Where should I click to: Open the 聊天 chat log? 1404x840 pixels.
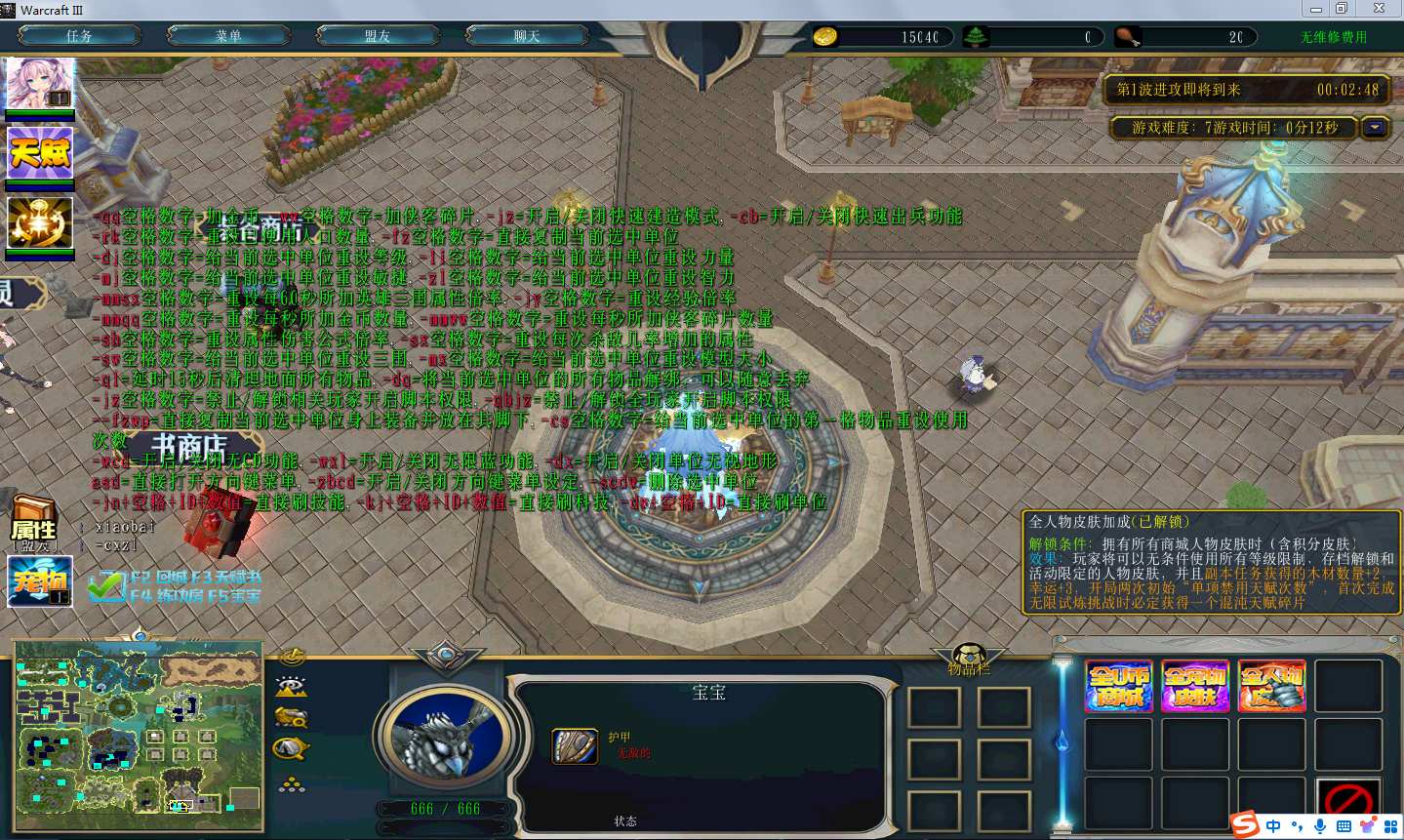(527, 36)
